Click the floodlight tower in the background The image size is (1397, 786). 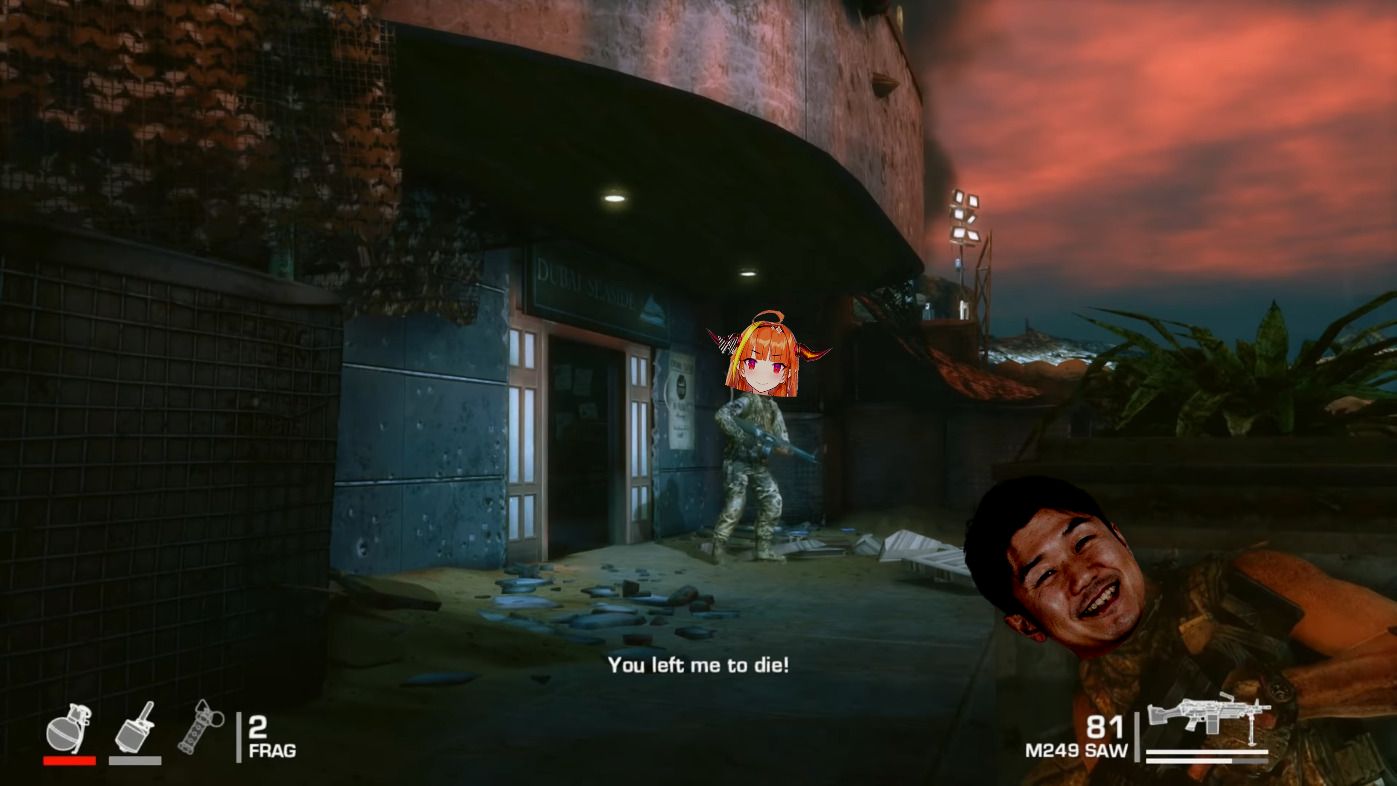[964, 215]
